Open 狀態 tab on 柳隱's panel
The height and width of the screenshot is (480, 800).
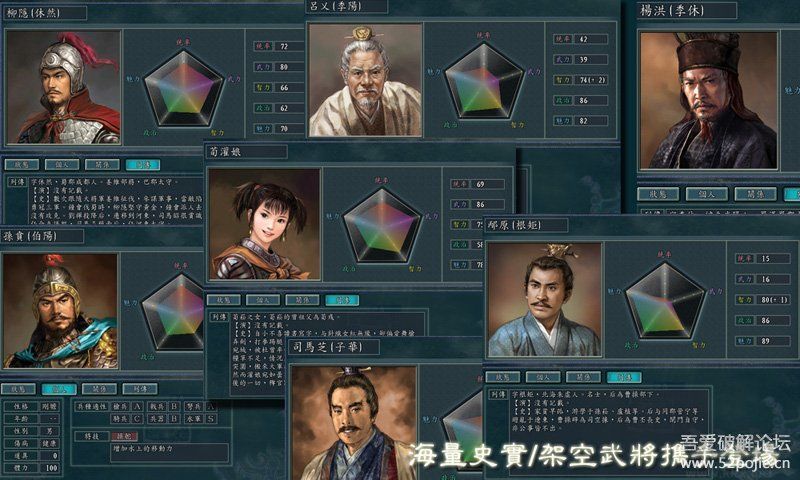(x=21, y=164)
